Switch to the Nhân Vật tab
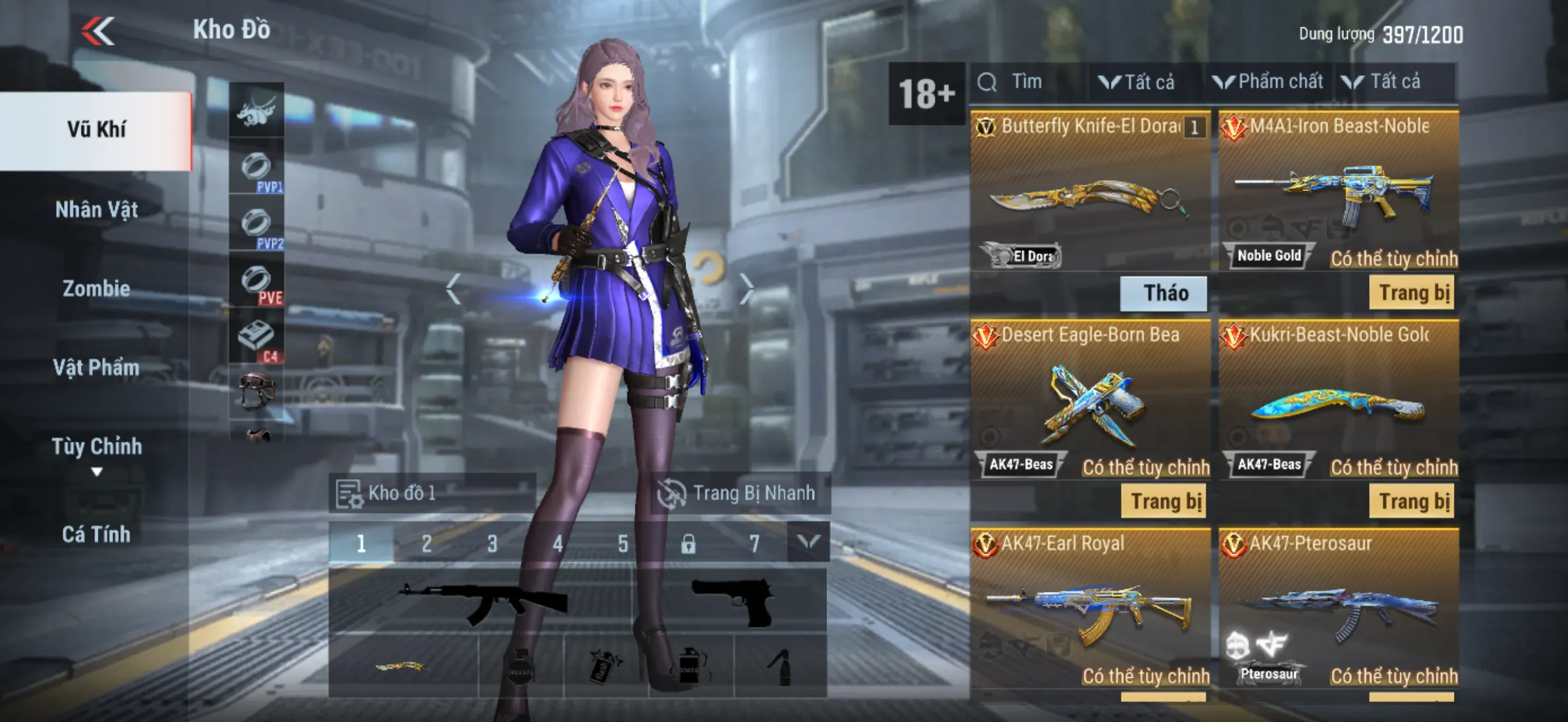 (96, 209)
